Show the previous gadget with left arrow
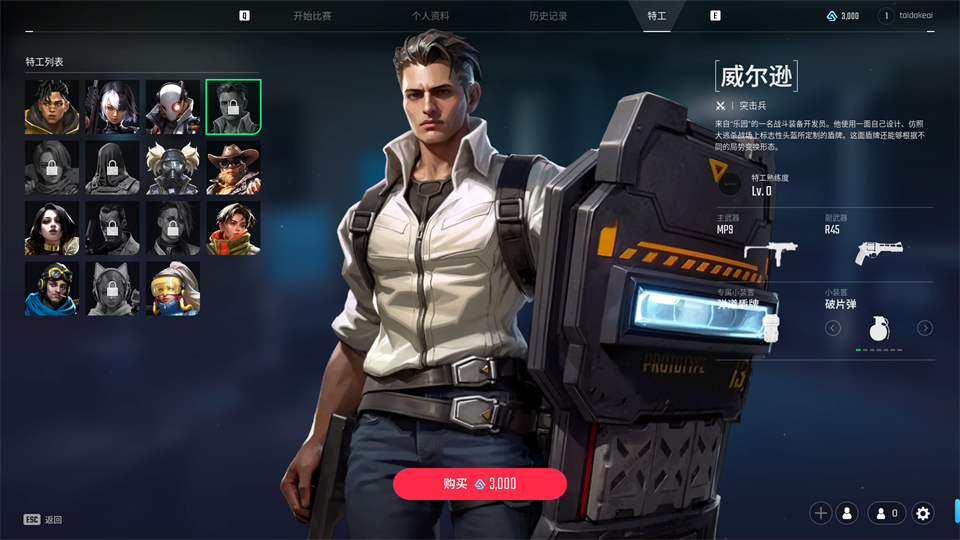The image size is (960, 540). click(x=833, y=328)
